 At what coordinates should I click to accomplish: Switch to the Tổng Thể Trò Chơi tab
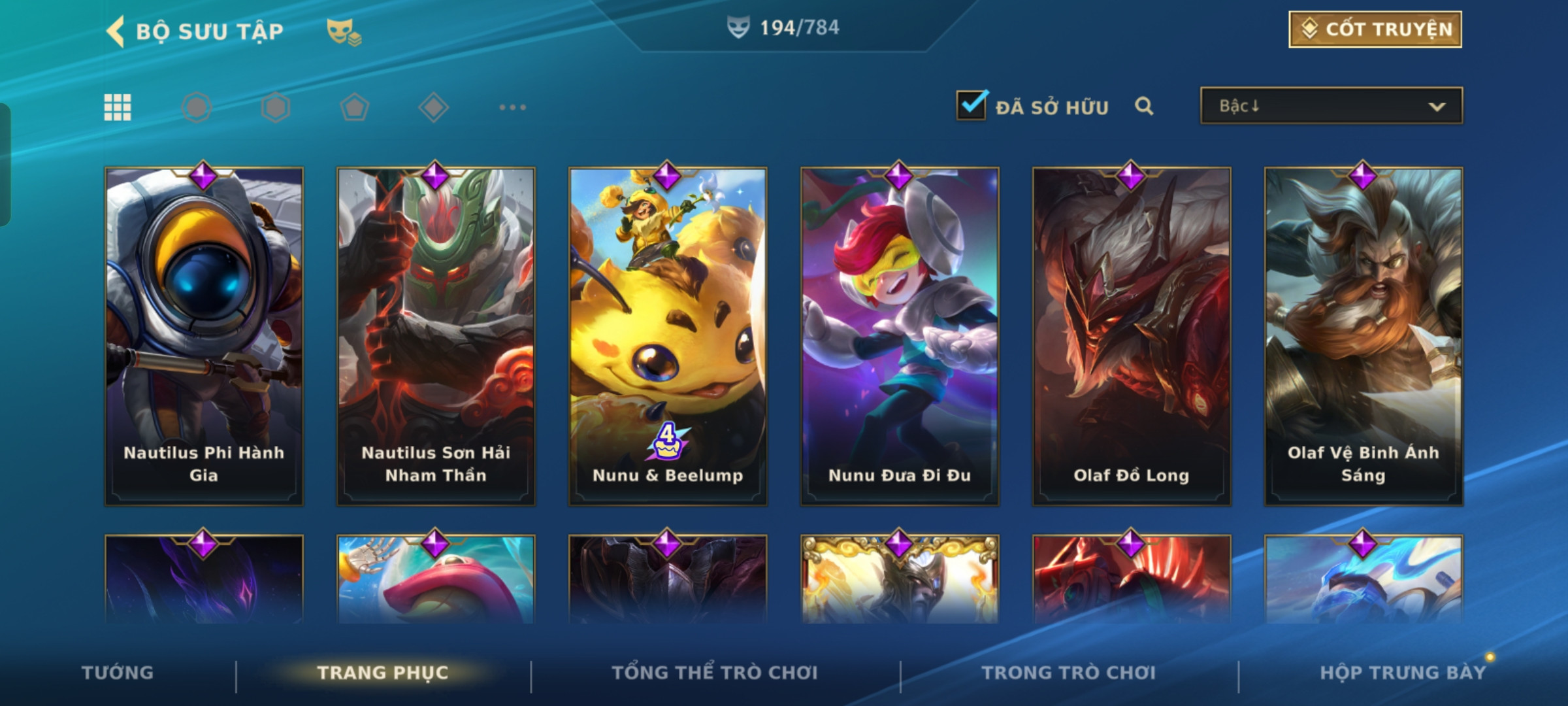pos(715,673)
